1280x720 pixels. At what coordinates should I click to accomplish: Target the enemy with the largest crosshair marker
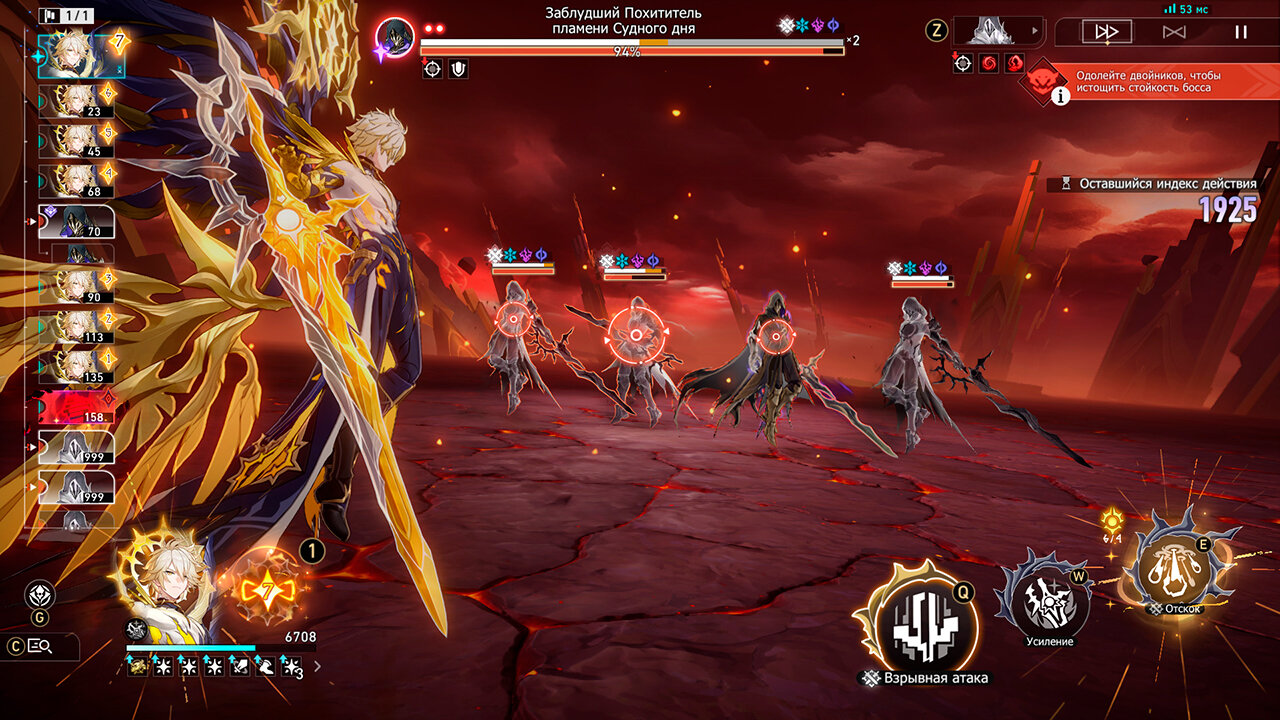coord(636,335)
